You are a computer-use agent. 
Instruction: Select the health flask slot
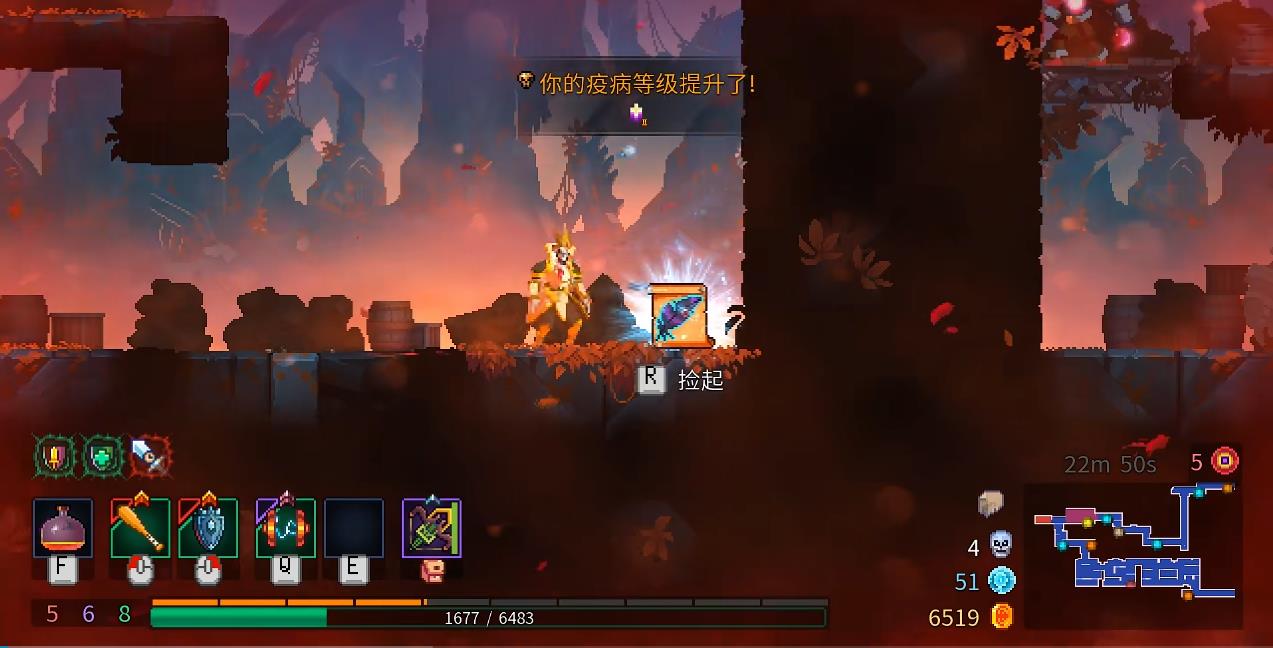pos(63,528)
